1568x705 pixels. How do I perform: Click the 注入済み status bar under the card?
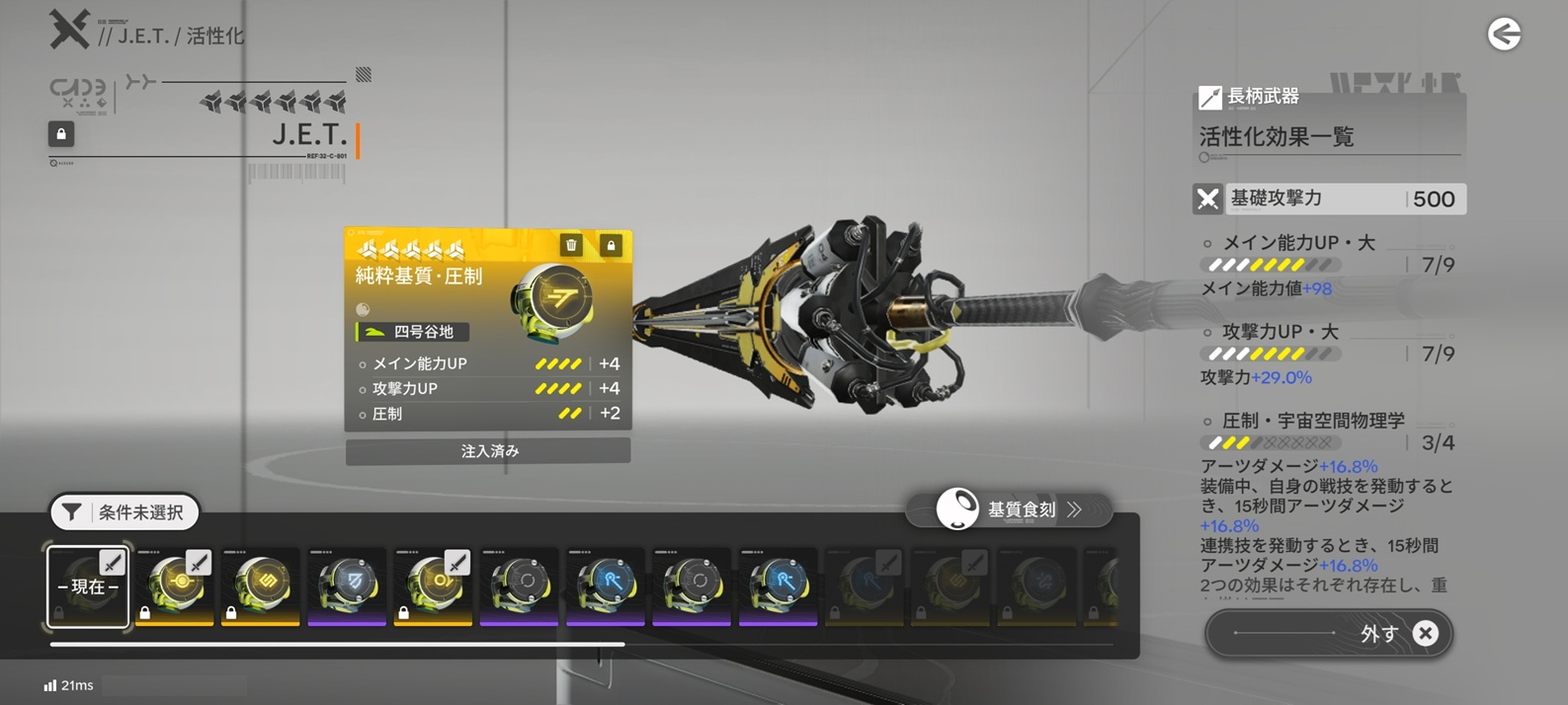click(x=488, y=451)
